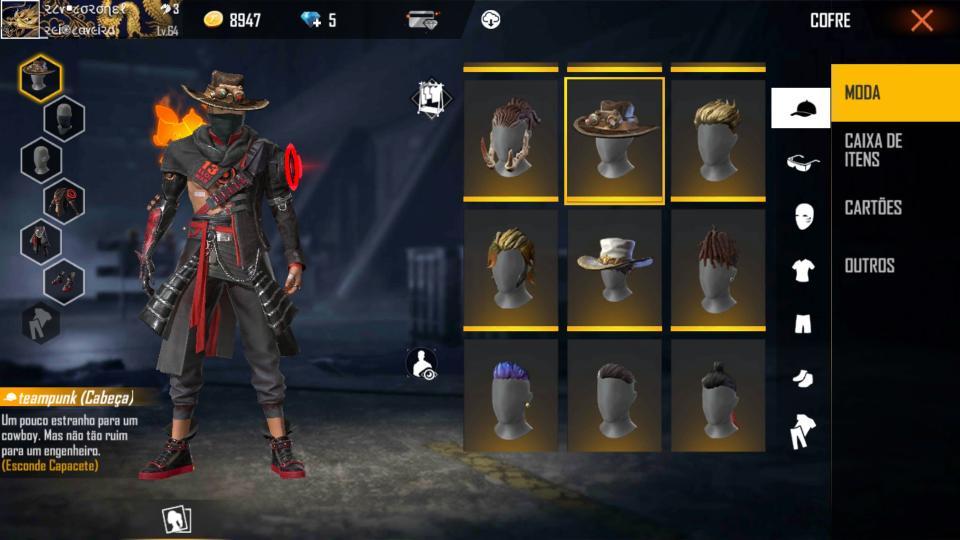Click the equipped hat slot on character panel
This screenshot has height=540, width=960.
40,77
